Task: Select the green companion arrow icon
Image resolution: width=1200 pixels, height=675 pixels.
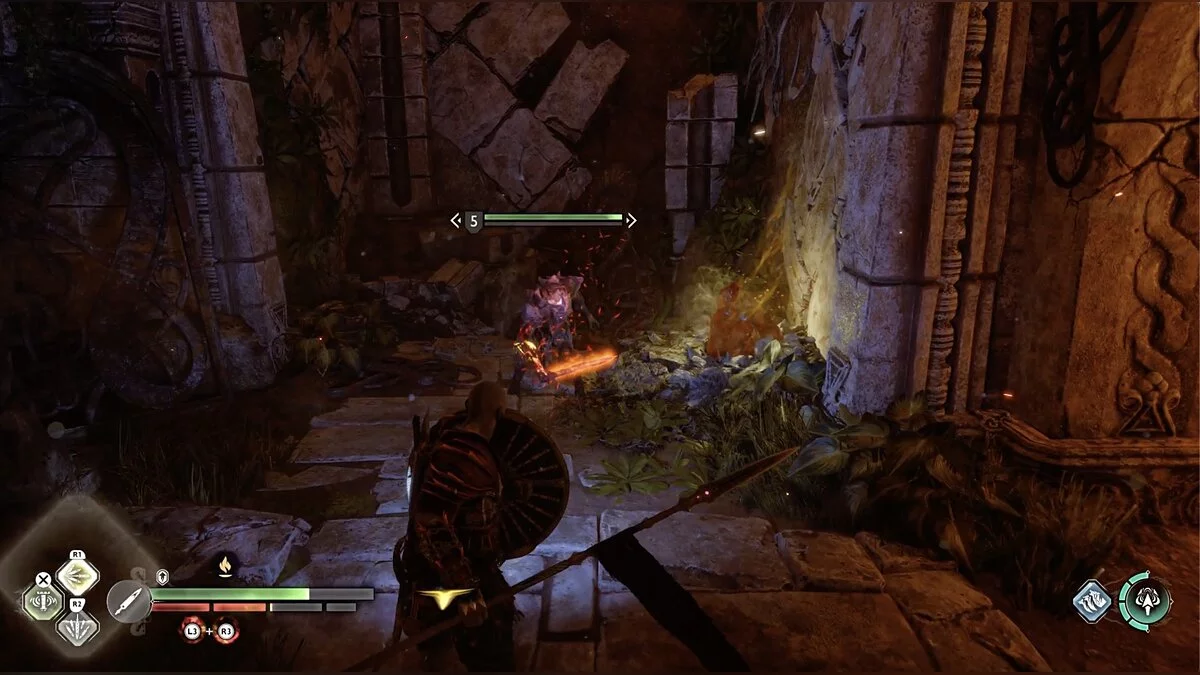Action: point(1146,600)
